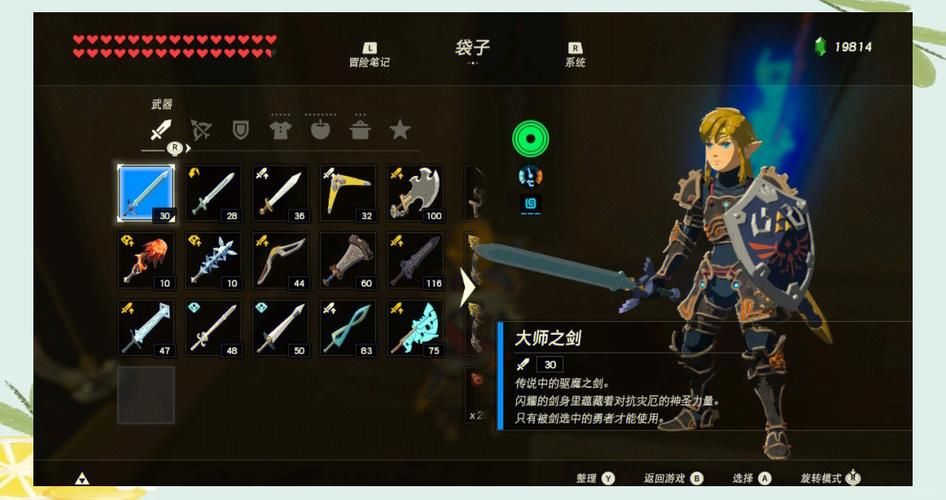Select the blade with attack 47

(146, 328)
